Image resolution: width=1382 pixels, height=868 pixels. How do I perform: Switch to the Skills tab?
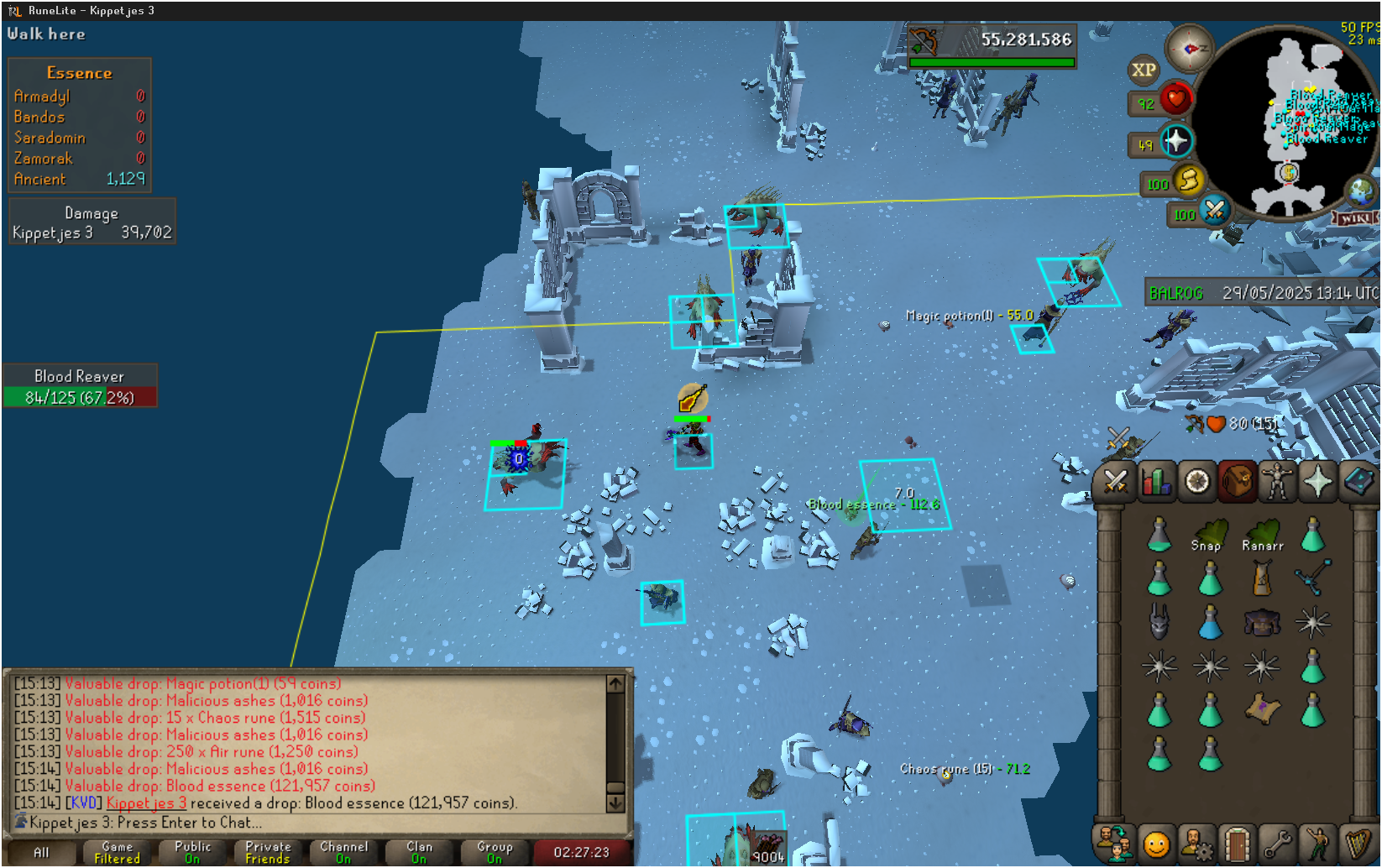tap(1156, 482)
